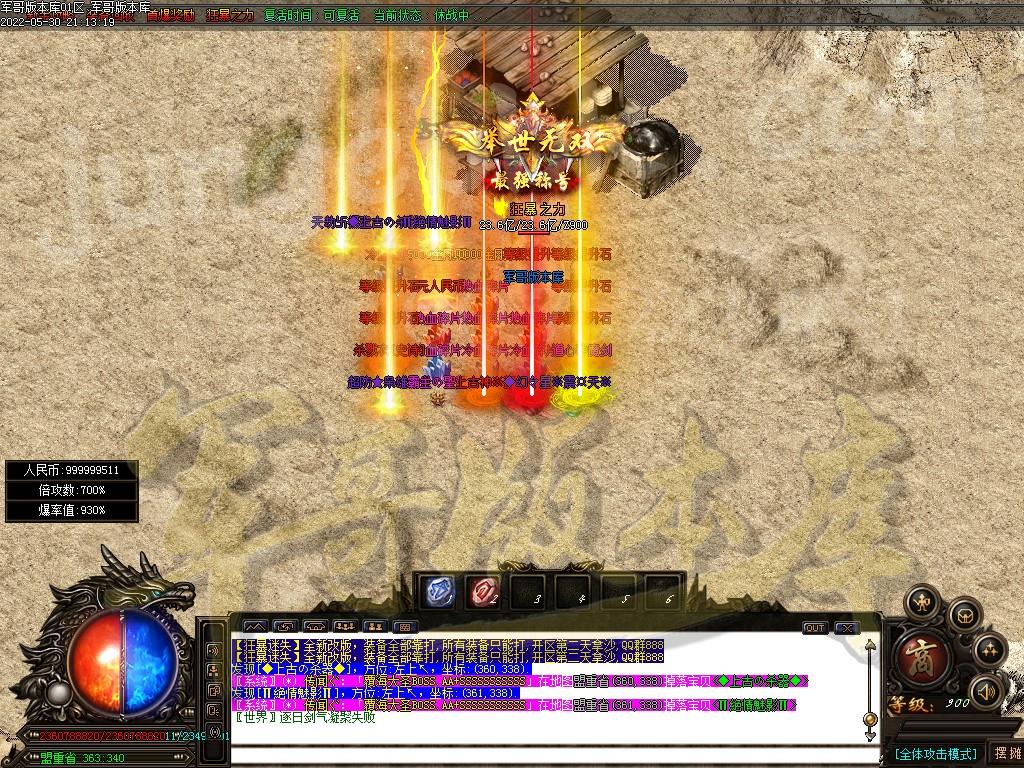Open the character panel with the figure icon
1024x768 pixels.
tap(920, 602)
